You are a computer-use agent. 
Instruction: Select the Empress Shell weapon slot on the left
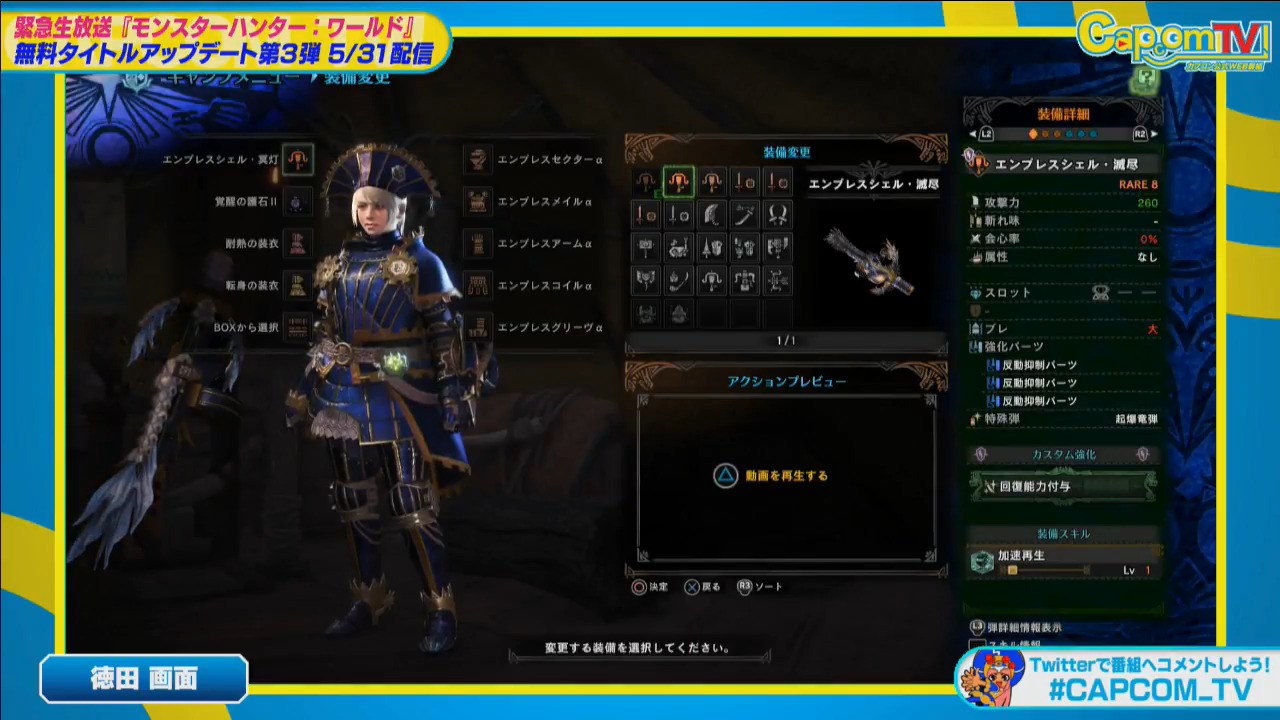point(297,158)
